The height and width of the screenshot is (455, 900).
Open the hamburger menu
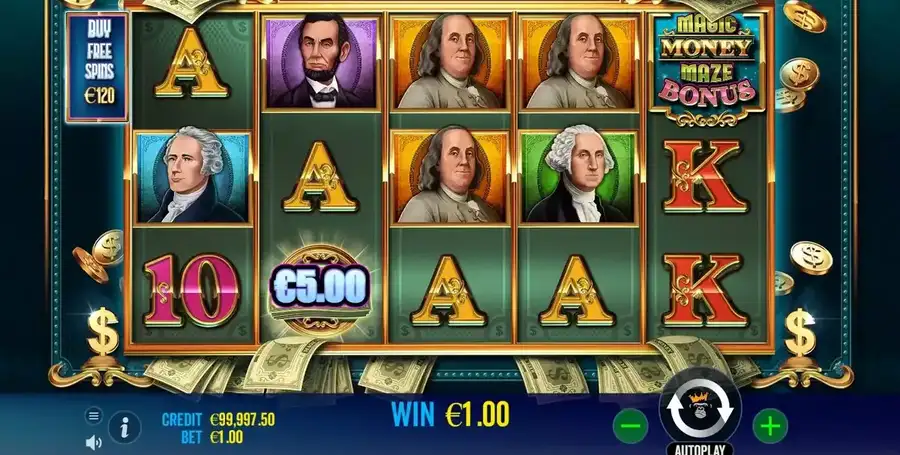coord(94,415)
